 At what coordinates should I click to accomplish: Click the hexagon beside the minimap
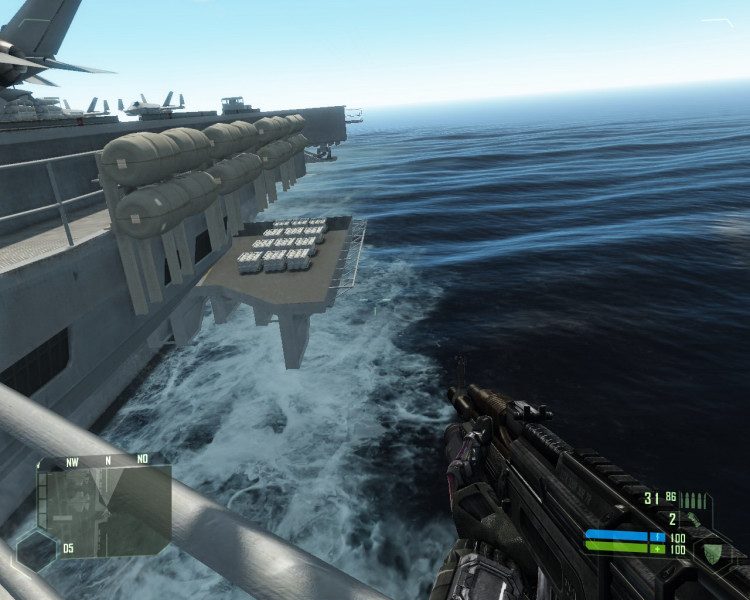point(35,551)
